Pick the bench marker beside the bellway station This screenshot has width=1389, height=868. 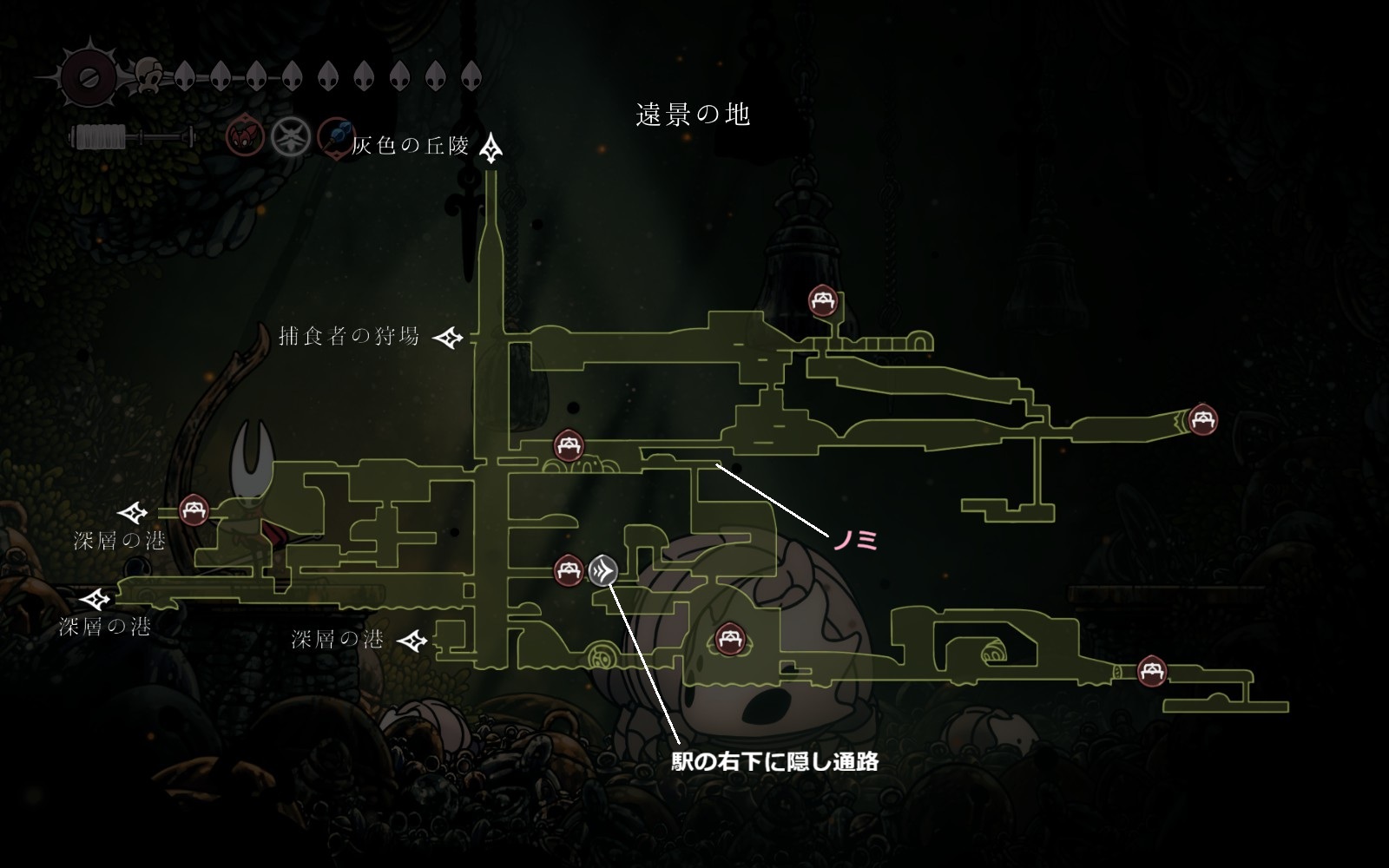tap(569, 570)
